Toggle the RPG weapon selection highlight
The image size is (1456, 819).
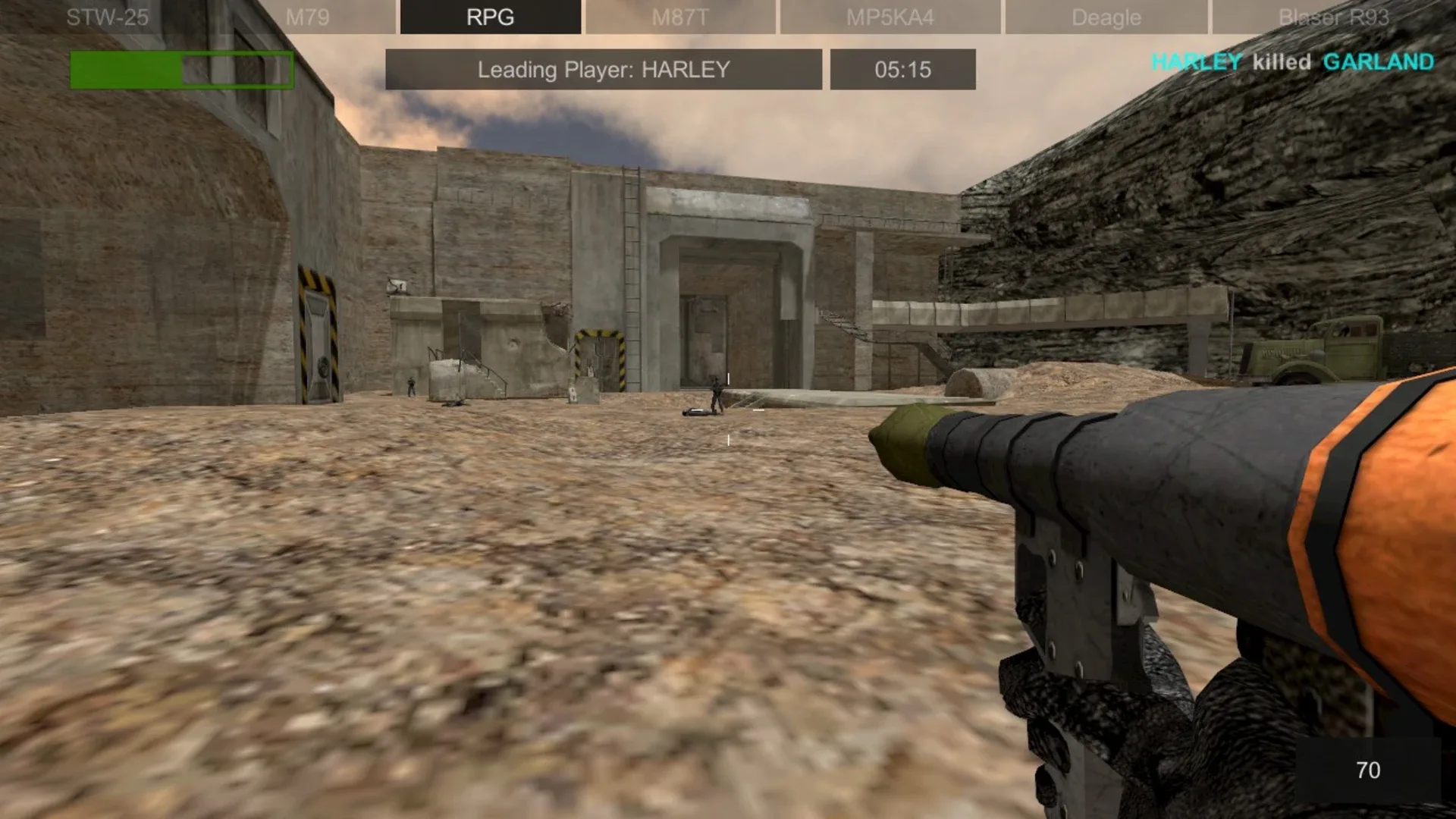coord(490,17)
